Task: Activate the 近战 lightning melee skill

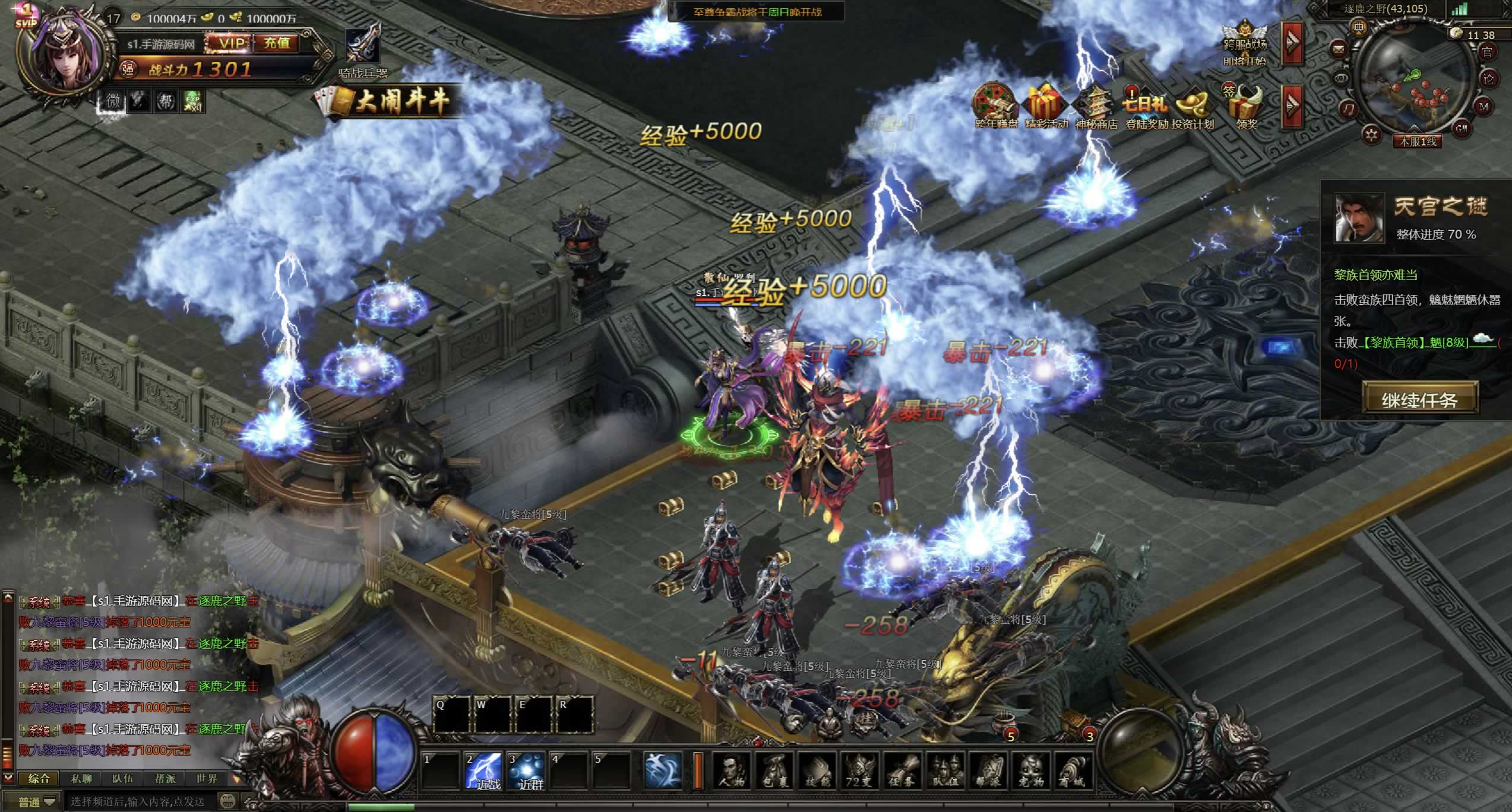Action: [484, 770]
